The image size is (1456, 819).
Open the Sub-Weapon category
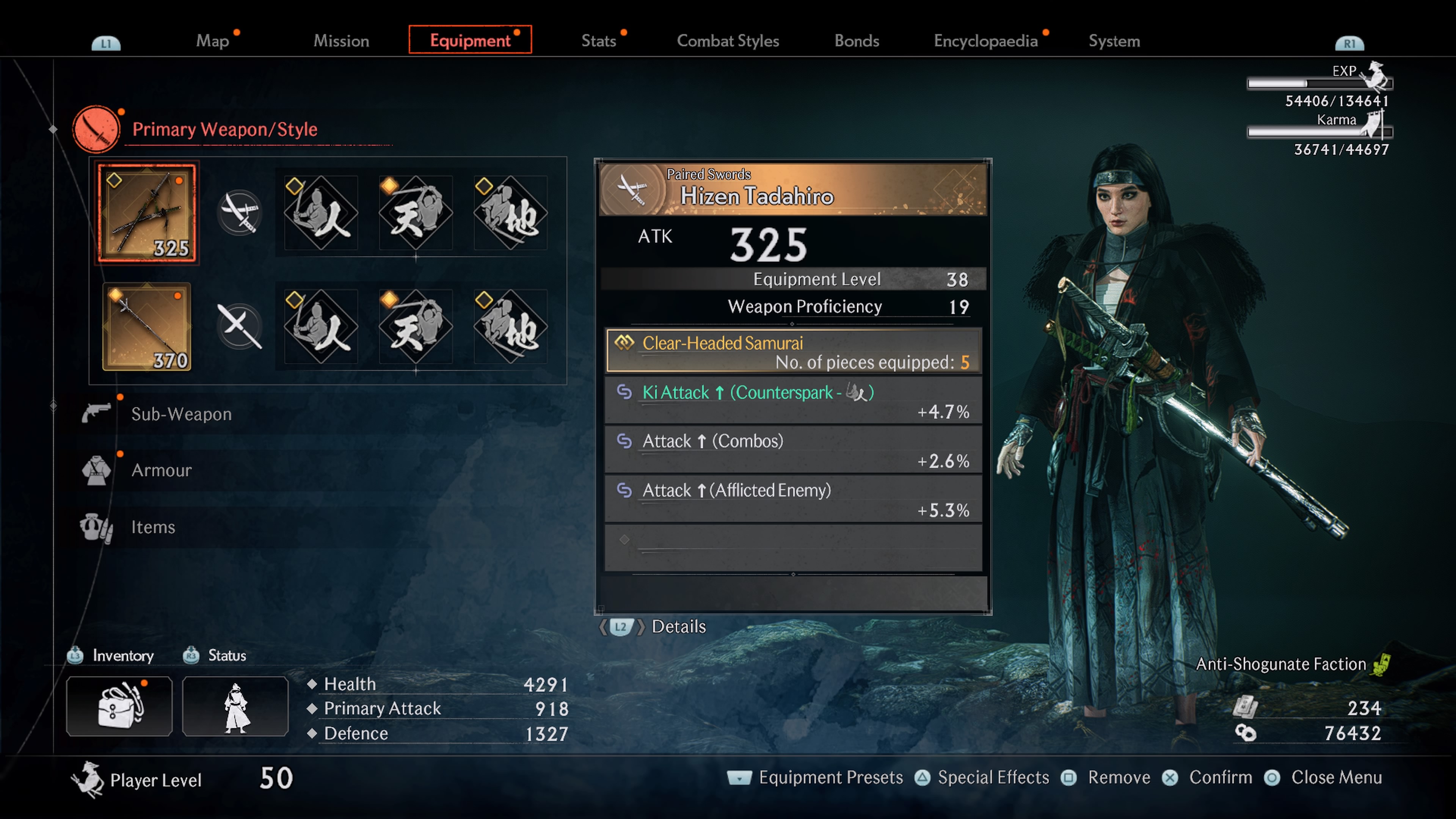pos(181,414)
